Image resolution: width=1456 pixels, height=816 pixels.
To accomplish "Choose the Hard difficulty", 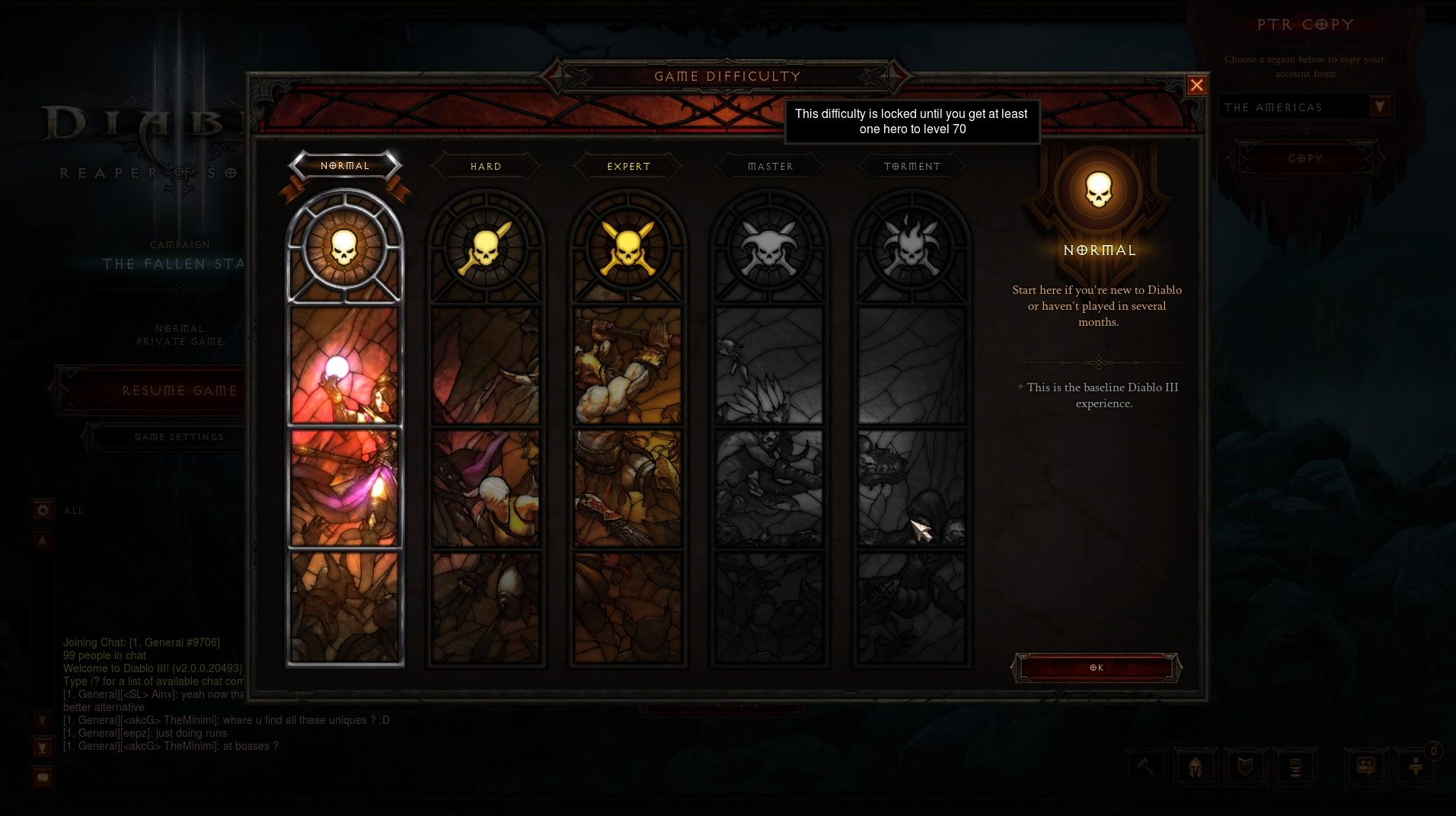I will point(486,167).
